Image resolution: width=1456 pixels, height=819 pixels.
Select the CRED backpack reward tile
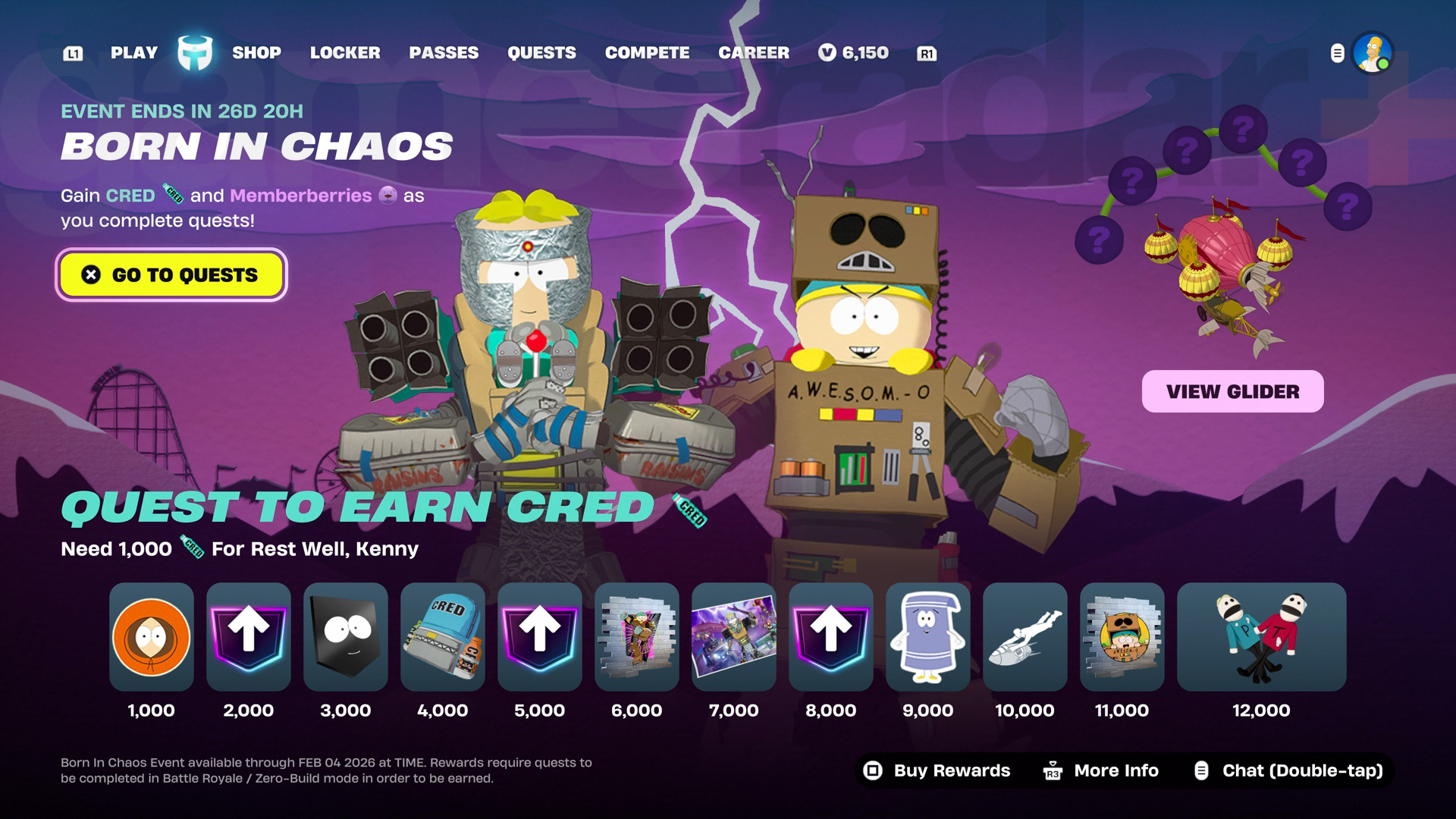point(443,636)
